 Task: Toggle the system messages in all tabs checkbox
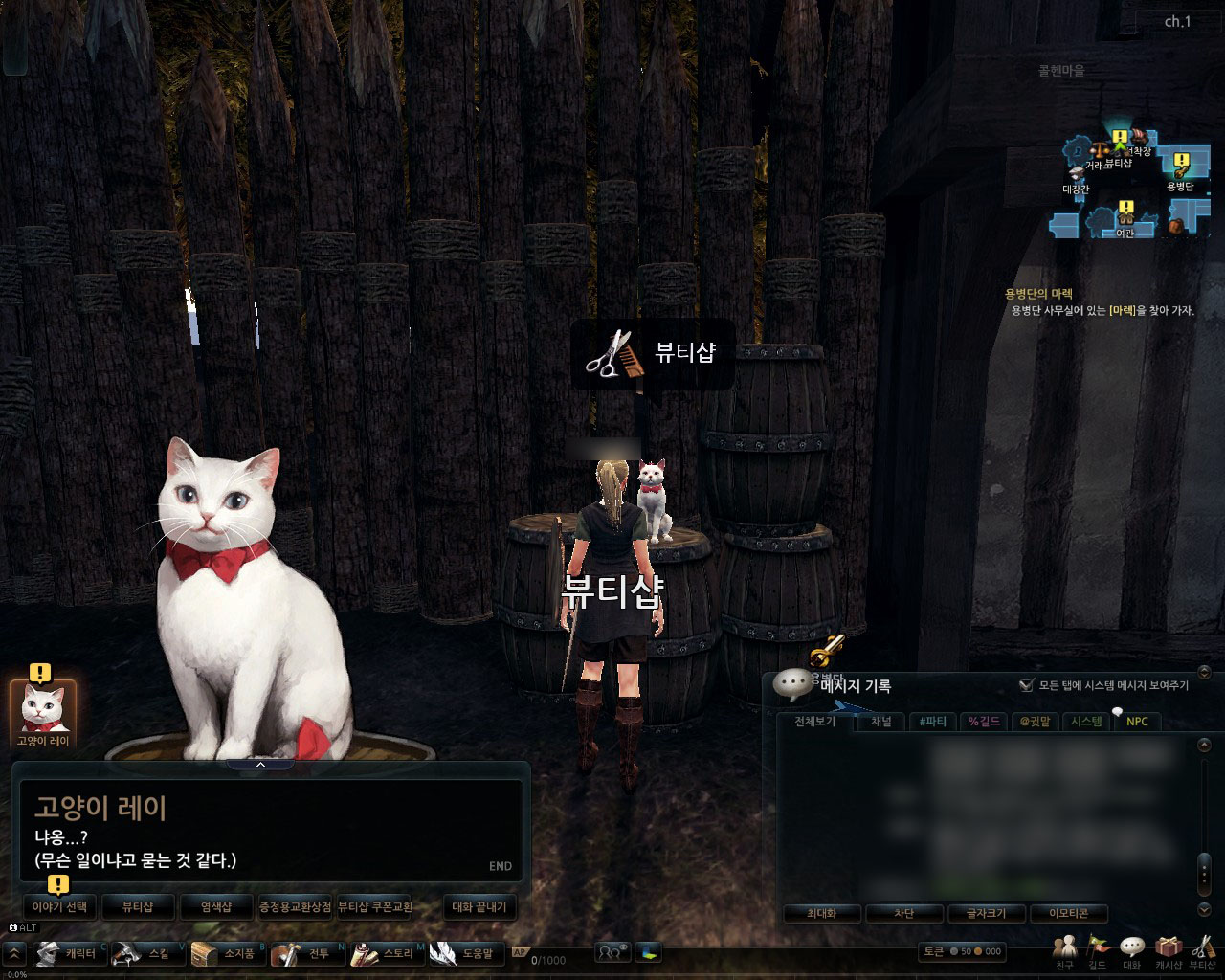pyautogui.click(x=1027, y=685)
